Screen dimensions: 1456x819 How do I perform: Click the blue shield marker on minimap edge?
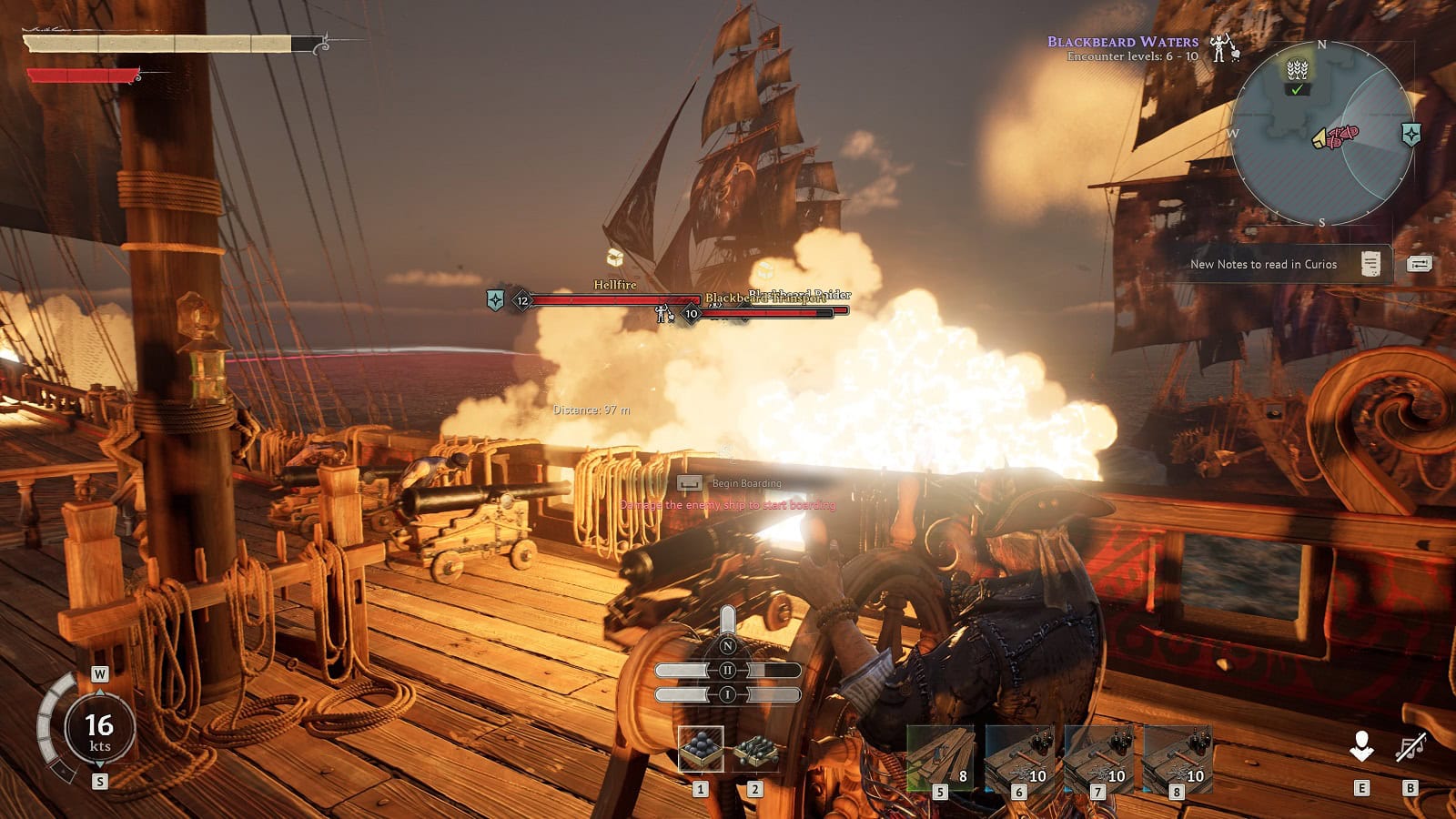(x=1411, y=135)
